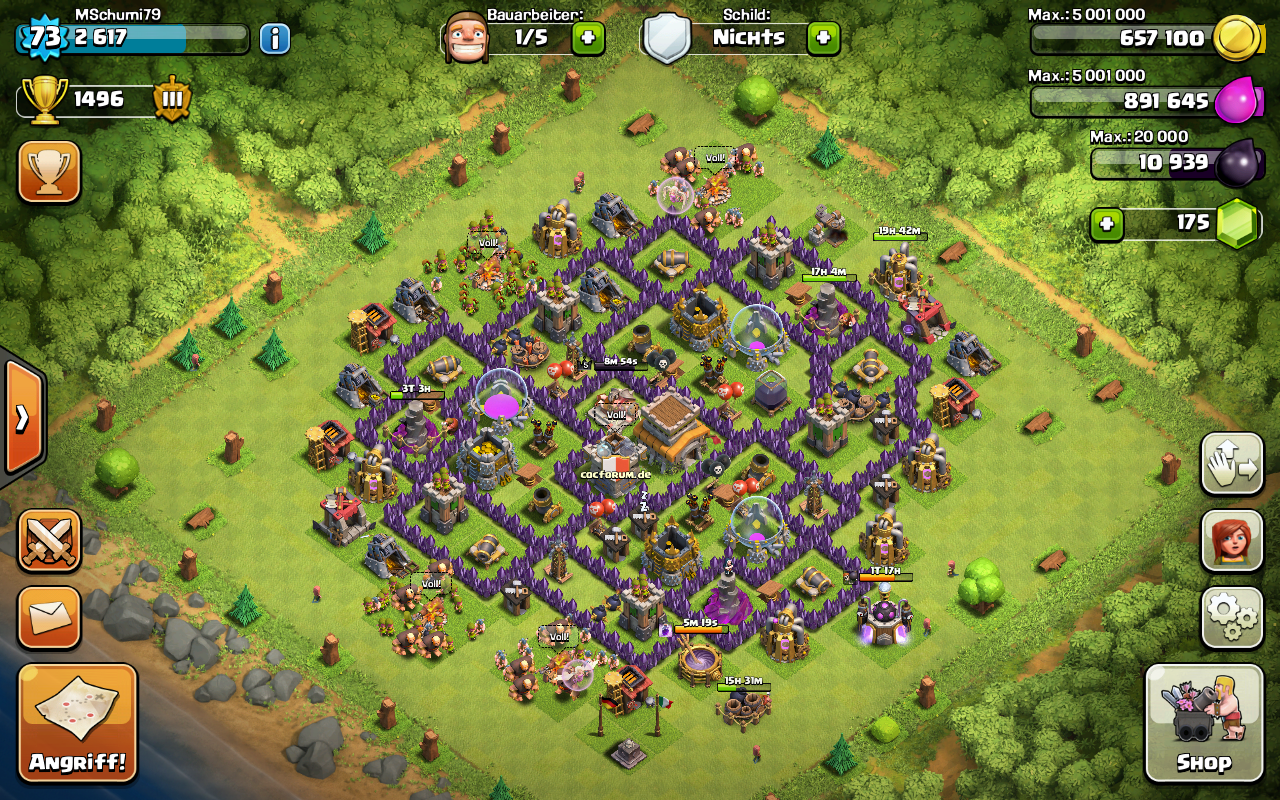Screen dimensions: 1280x800
Task: Open the settings gears button
Action: point(1232,617)
